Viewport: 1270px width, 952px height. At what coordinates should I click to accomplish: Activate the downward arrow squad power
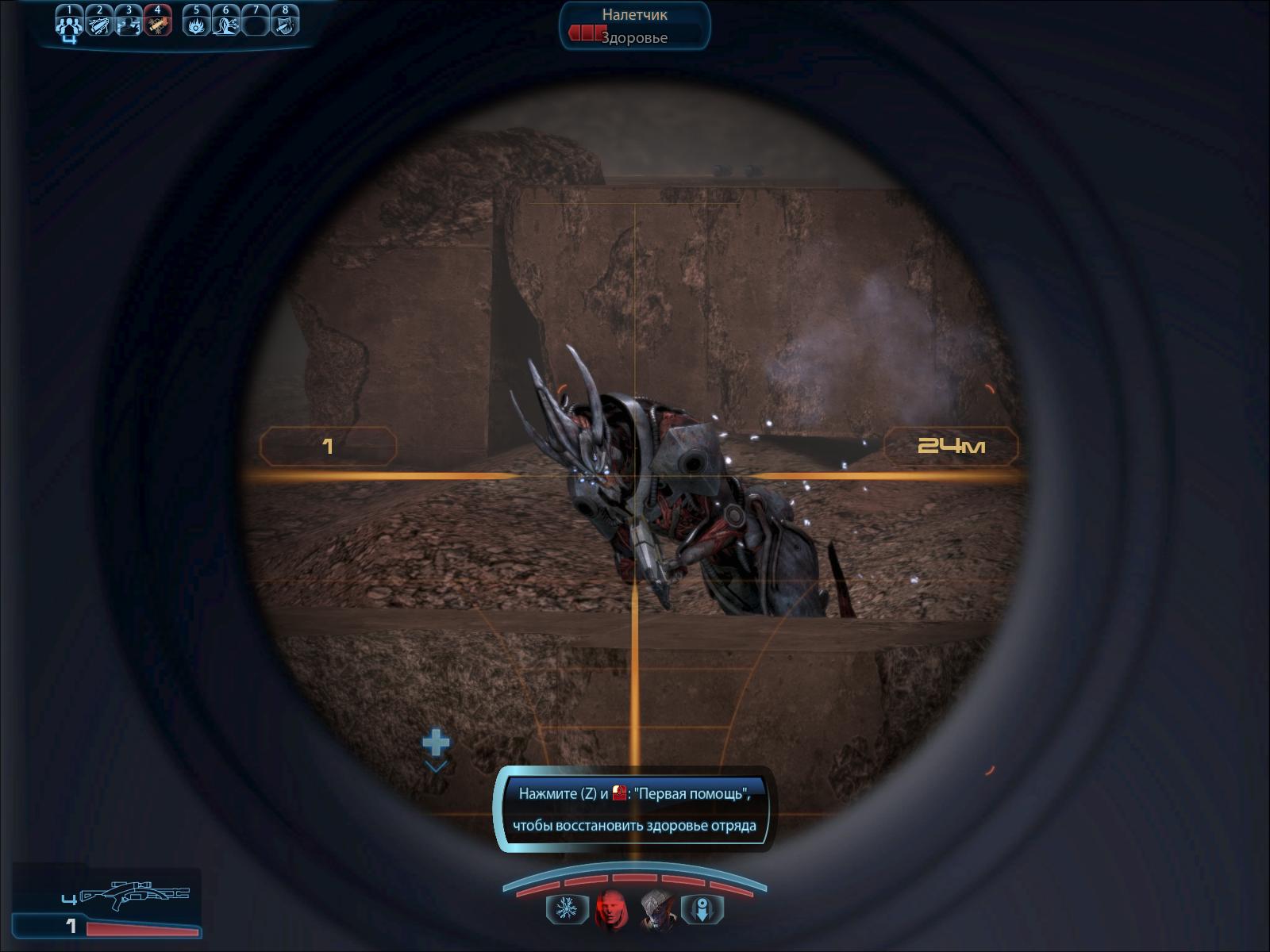click(702, 909)
